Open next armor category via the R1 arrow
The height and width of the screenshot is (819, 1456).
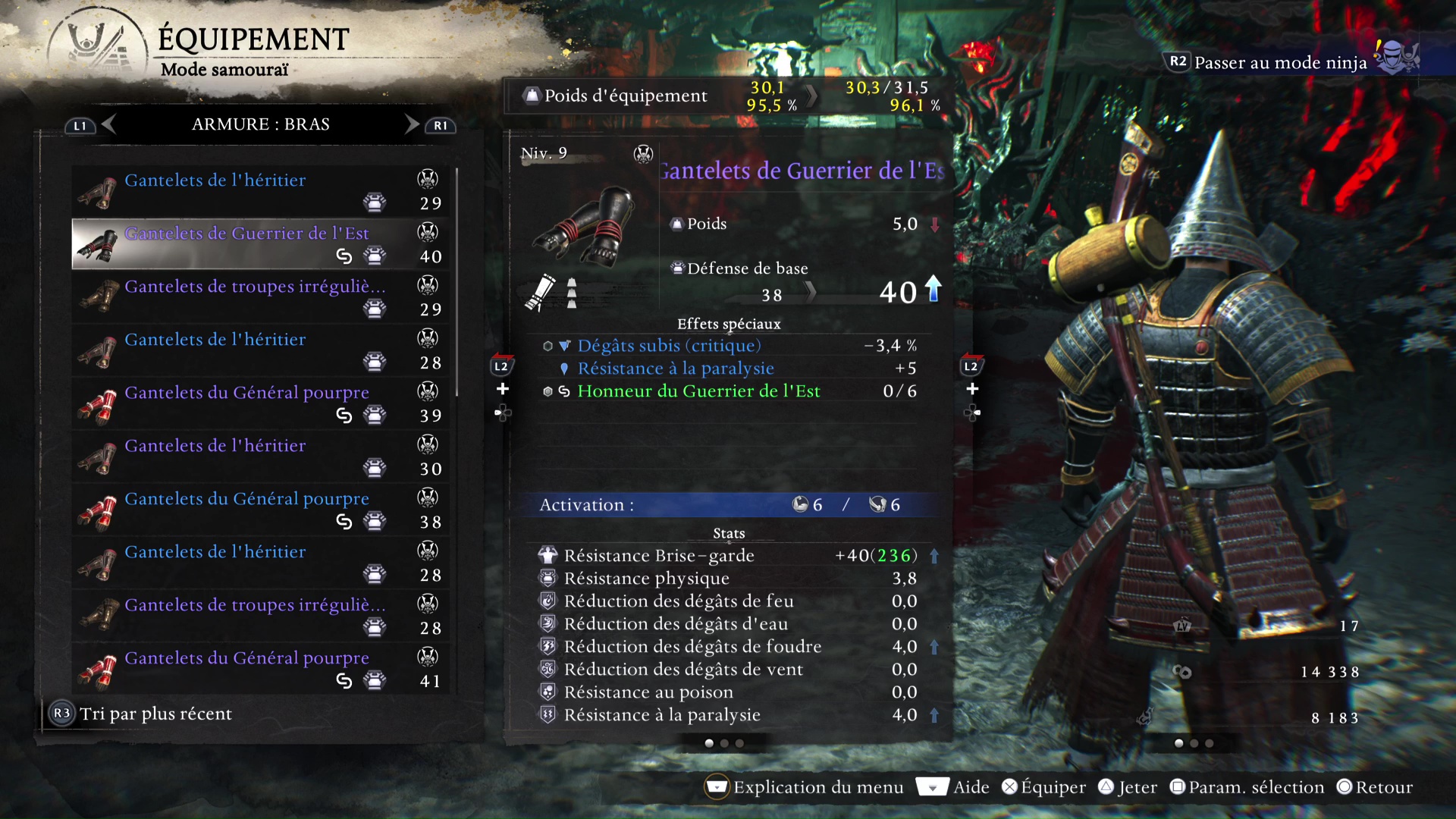pyautogui.click(x=410, y=124)
